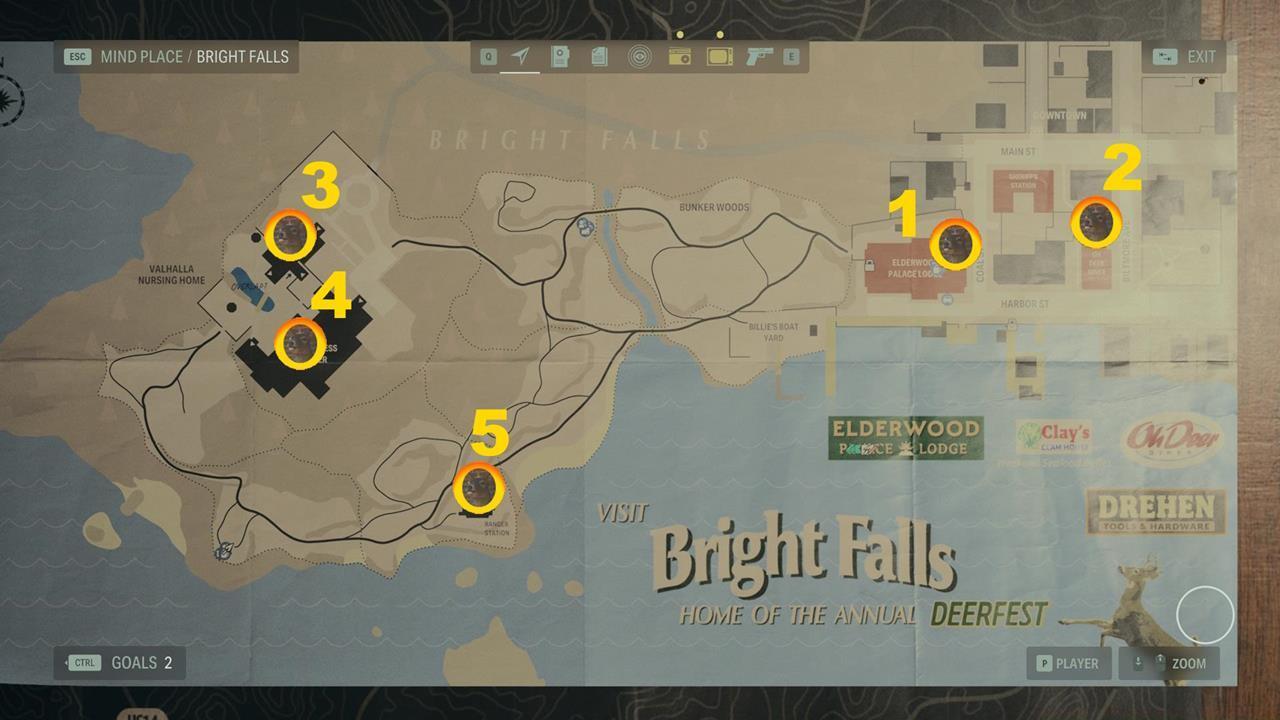Open the GOALS panel
This screenshot has width=1280, height=720.
(120, 663)
